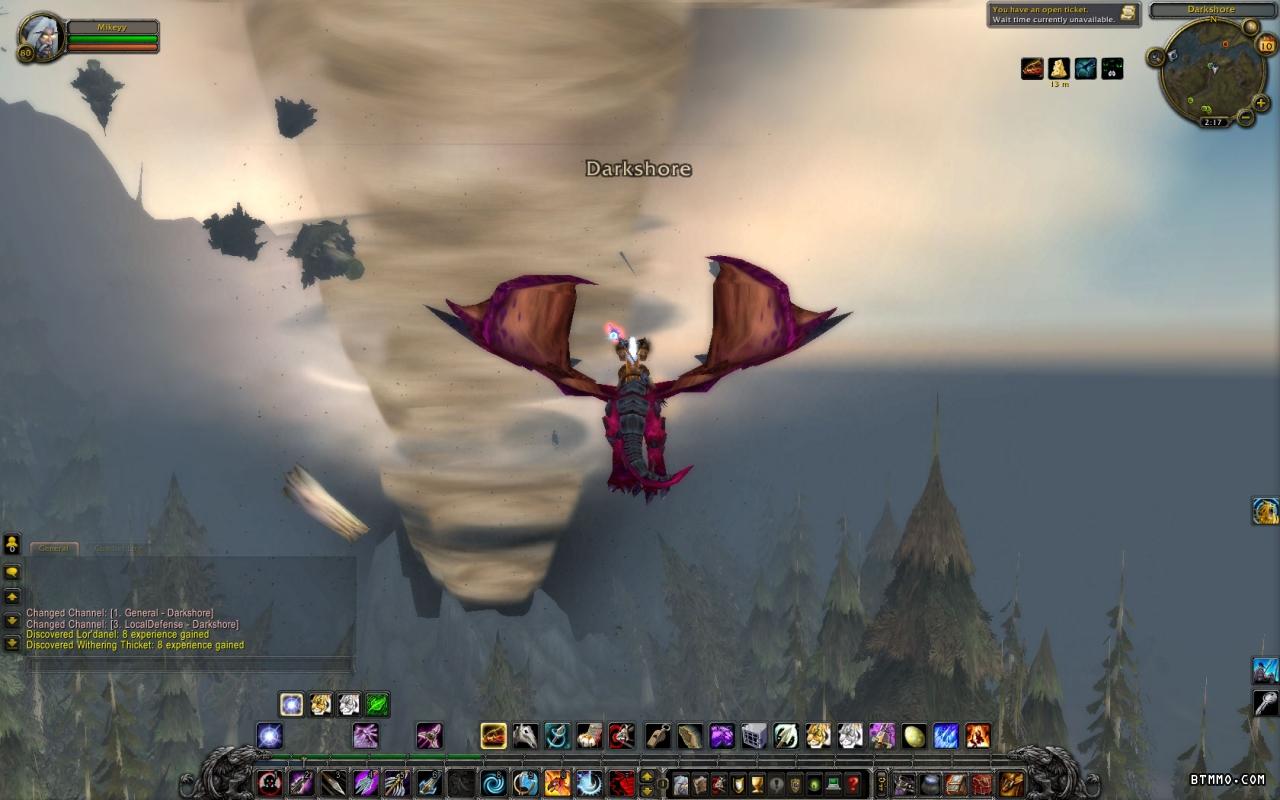The image size is (1280, 800).
Task: Select the green leaf stance button
Action: [x=377, y=704]
